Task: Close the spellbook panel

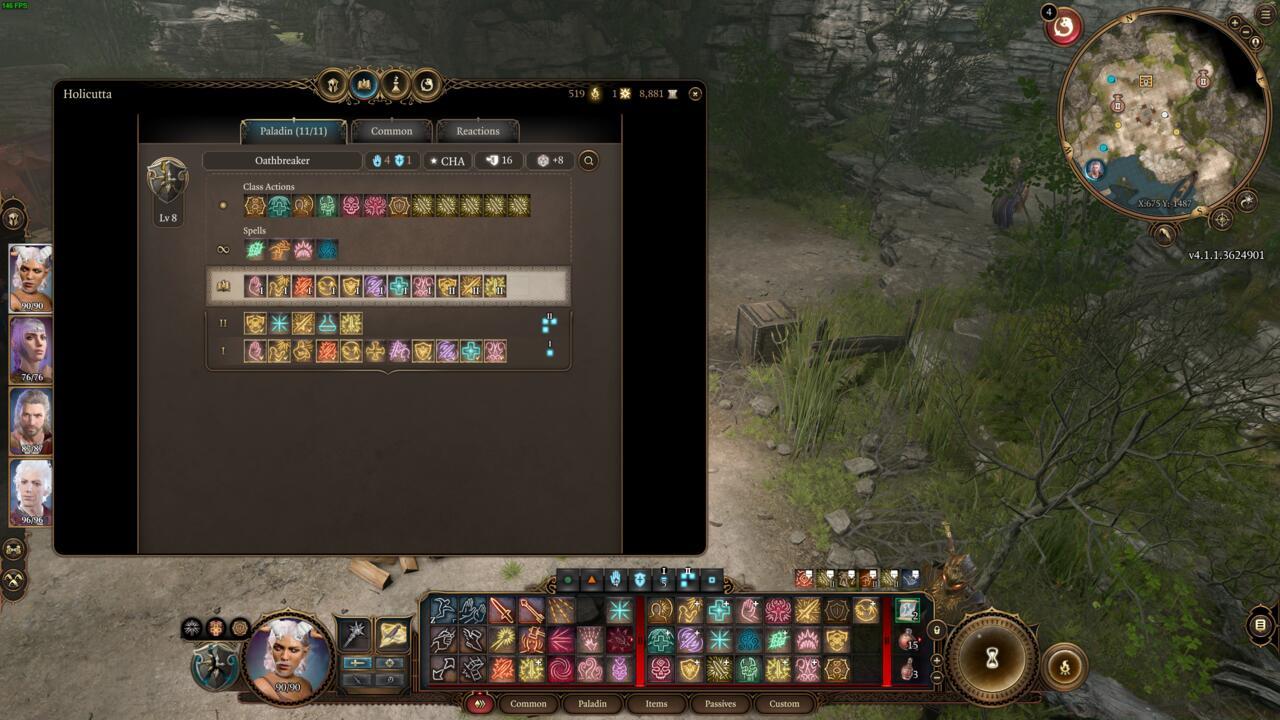Action: click(x=695, y=94)
